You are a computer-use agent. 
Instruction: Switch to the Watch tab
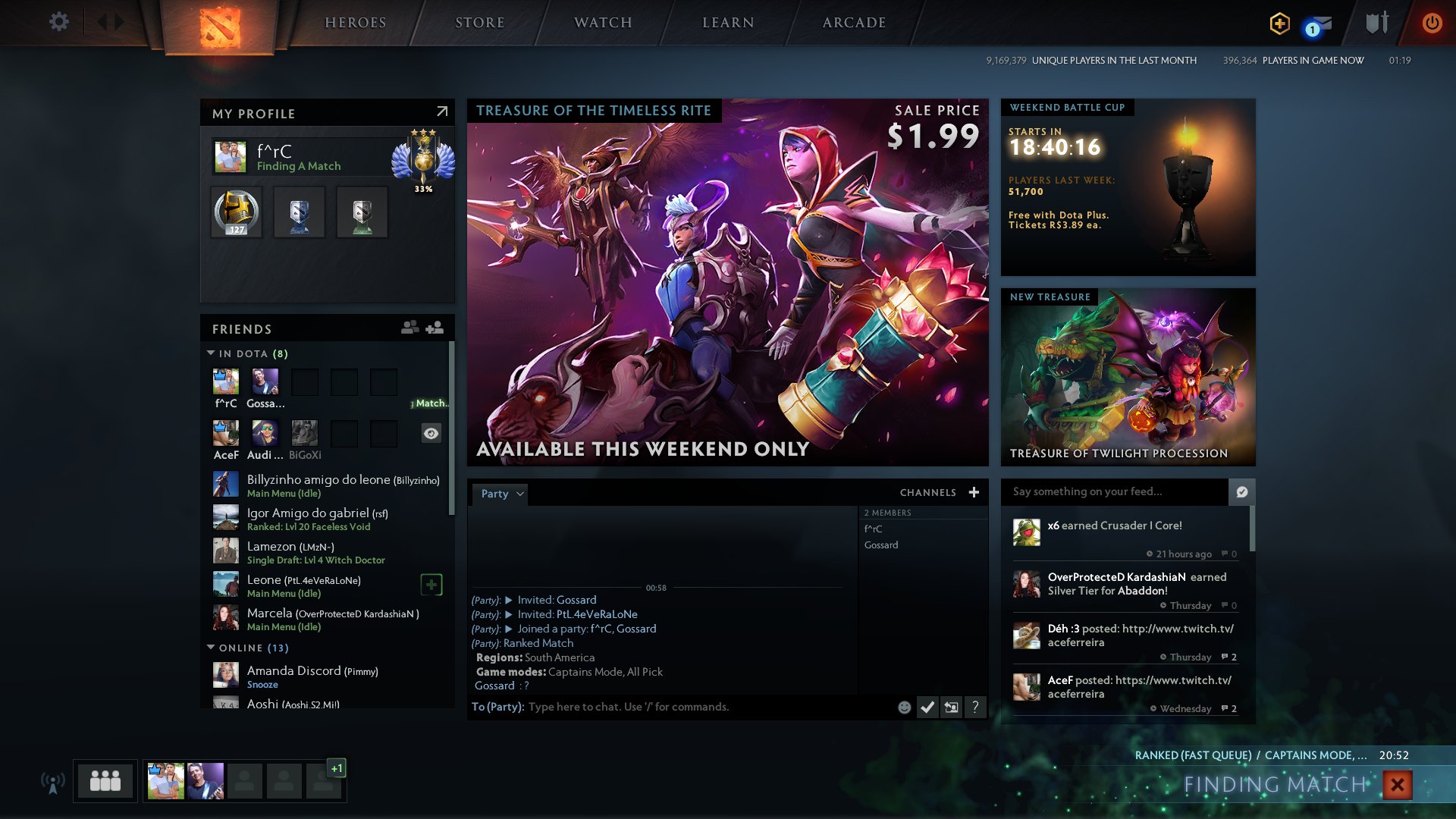pos(603,23)
